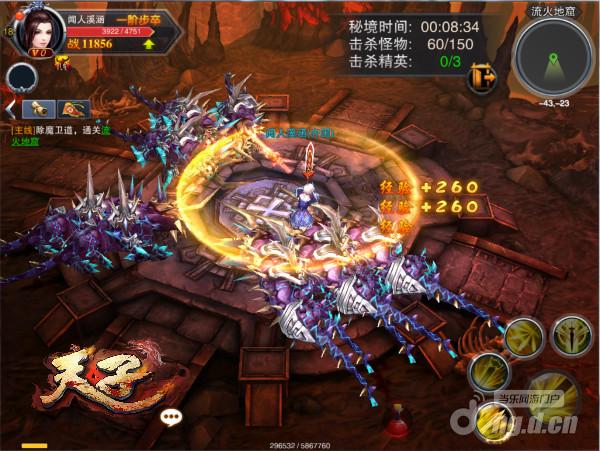
Task: Trigger the large basic attack button
Action: pyautogui.click(x=553, y=395)
